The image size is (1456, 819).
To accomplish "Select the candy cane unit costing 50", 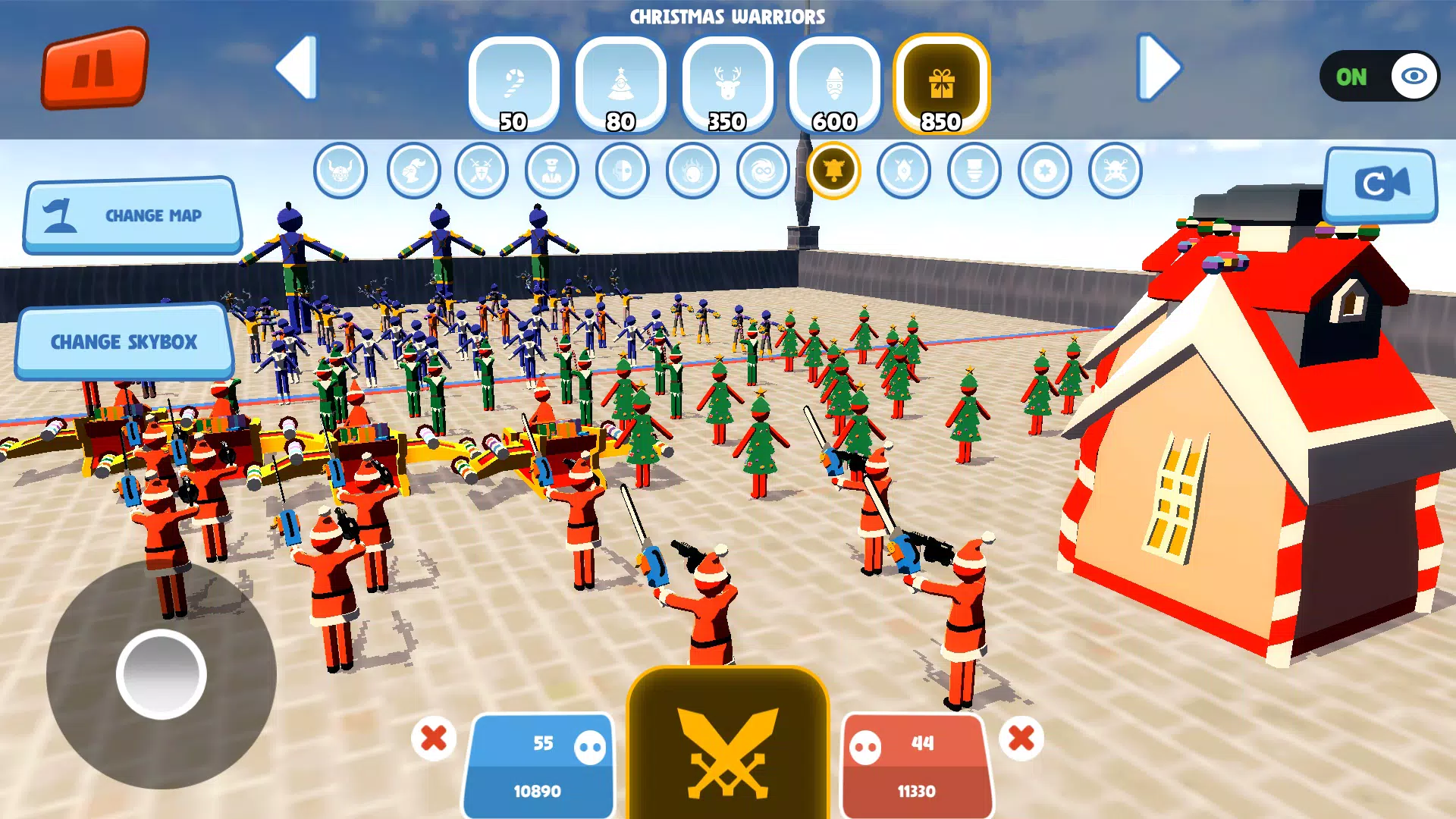I will pos(514,83).
